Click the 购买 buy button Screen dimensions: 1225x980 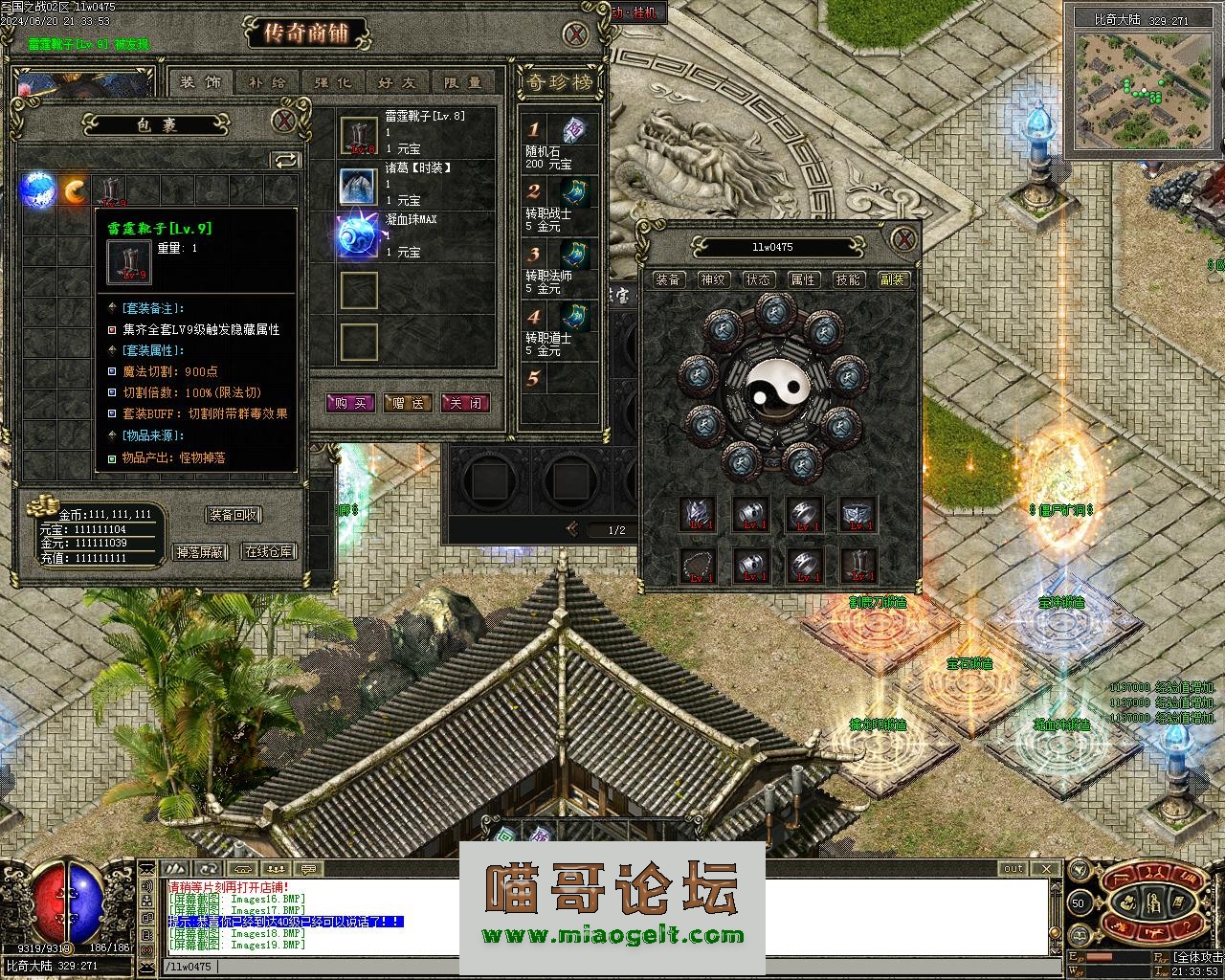(x=350, y=403)
